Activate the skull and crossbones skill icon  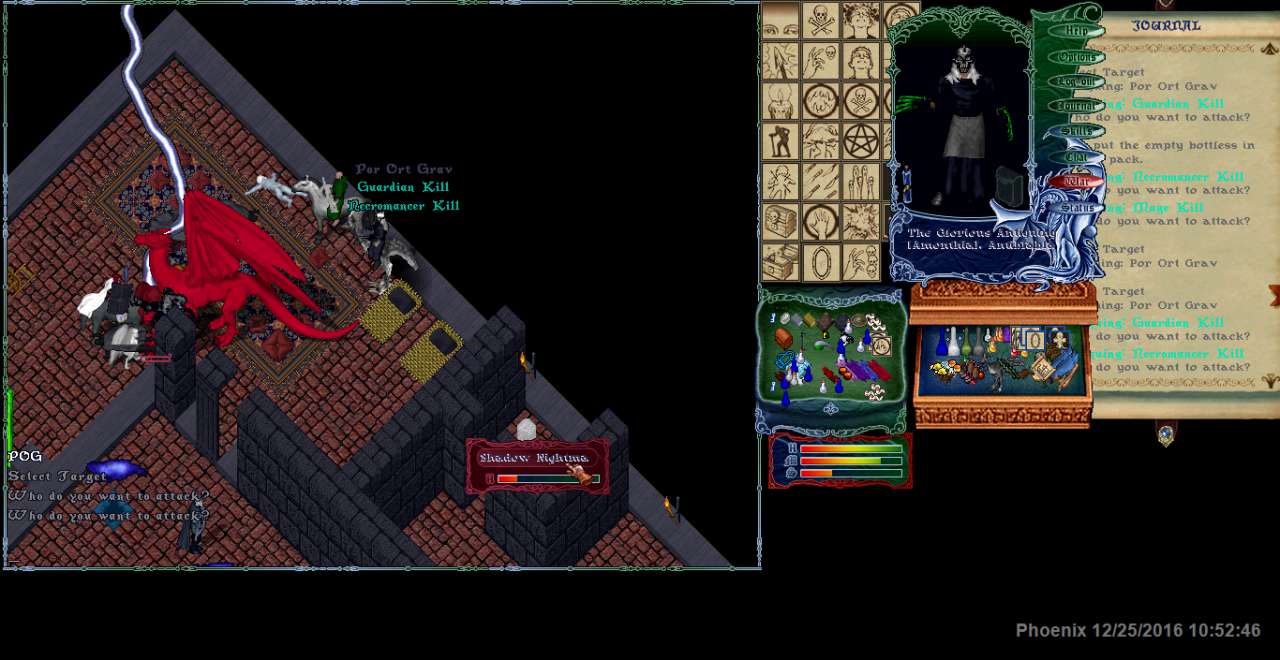pyautogui.click(x=820, y=20)
